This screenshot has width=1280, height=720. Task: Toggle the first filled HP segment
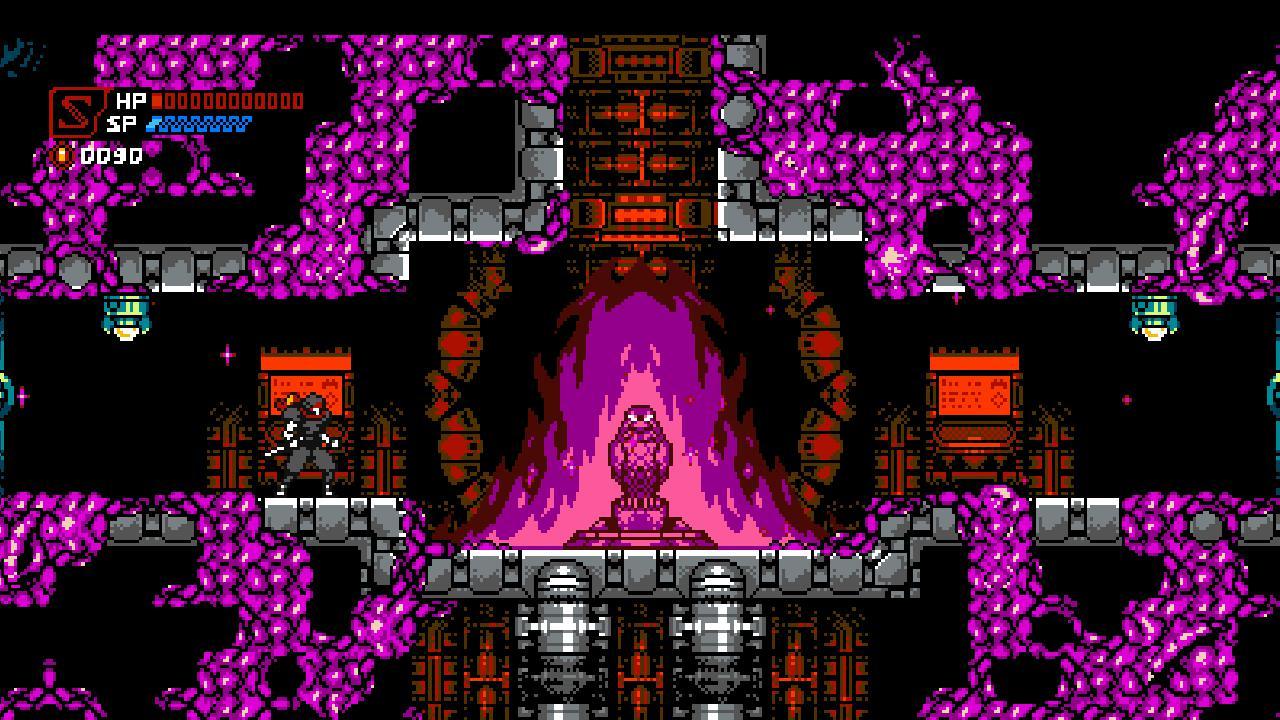pos(156,102)
